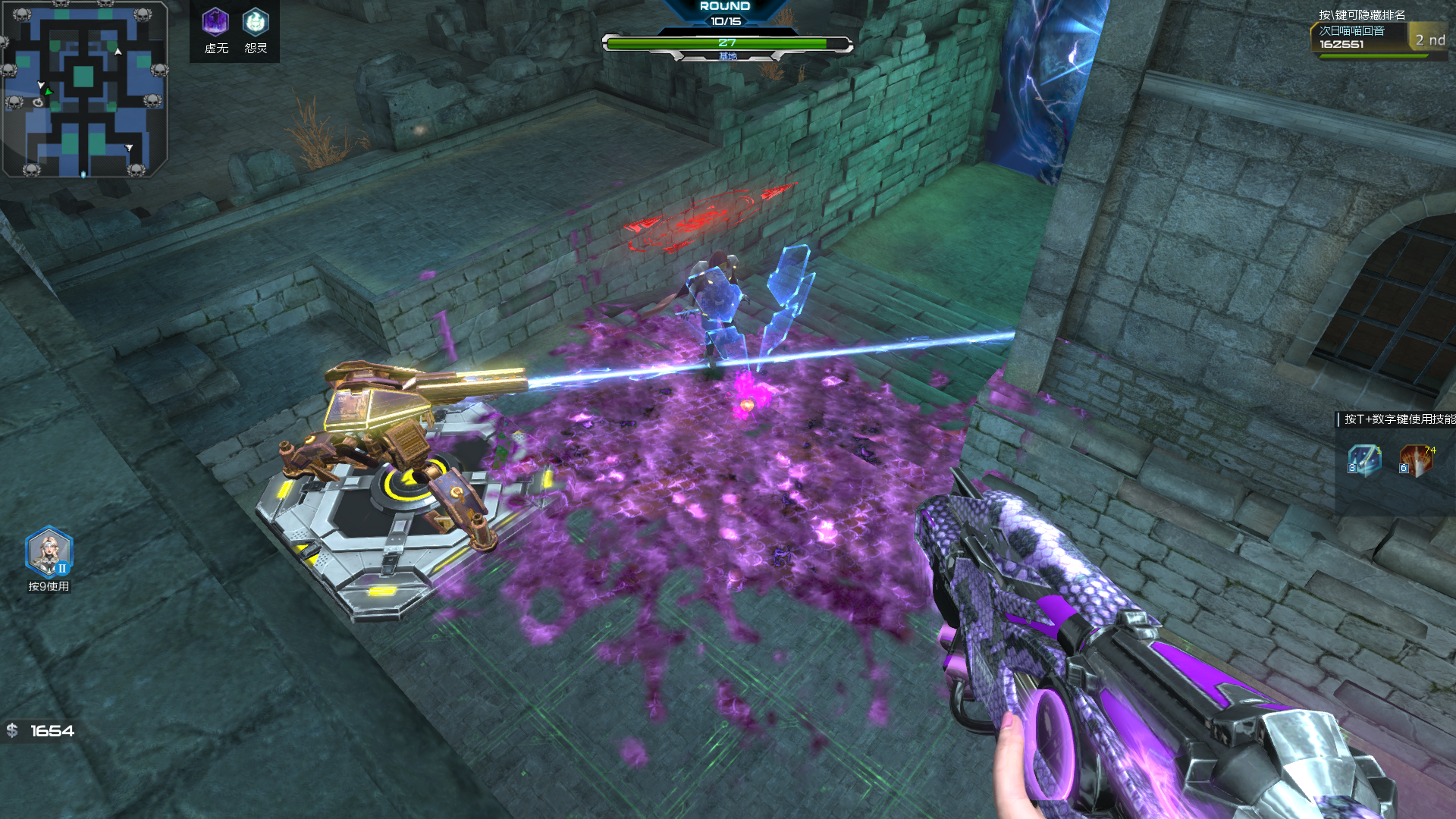
Task: Activate the red sword burst skill
Action: pyautogui.click(x=1415, y=460)
